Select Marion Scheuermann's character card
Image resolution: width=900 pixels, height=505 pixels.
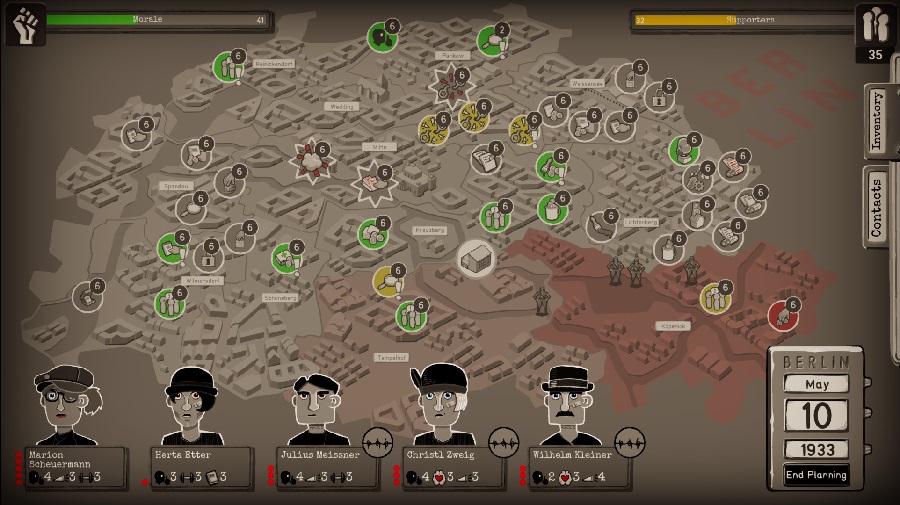coord(75,465)
